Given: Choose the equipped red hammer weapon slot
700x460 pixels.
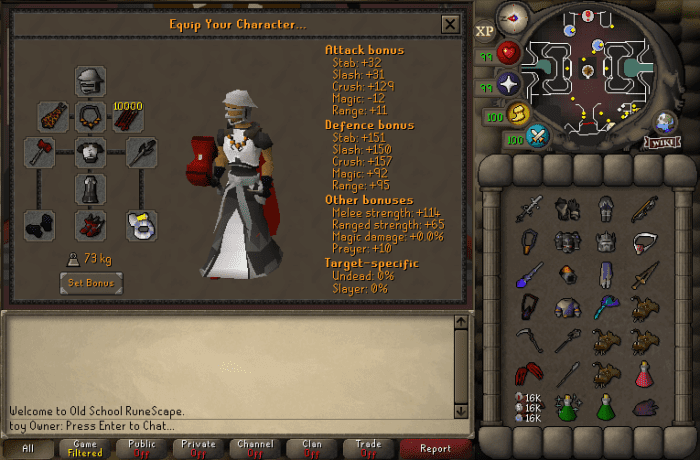Looking at the screenshot, I should 41,153.
